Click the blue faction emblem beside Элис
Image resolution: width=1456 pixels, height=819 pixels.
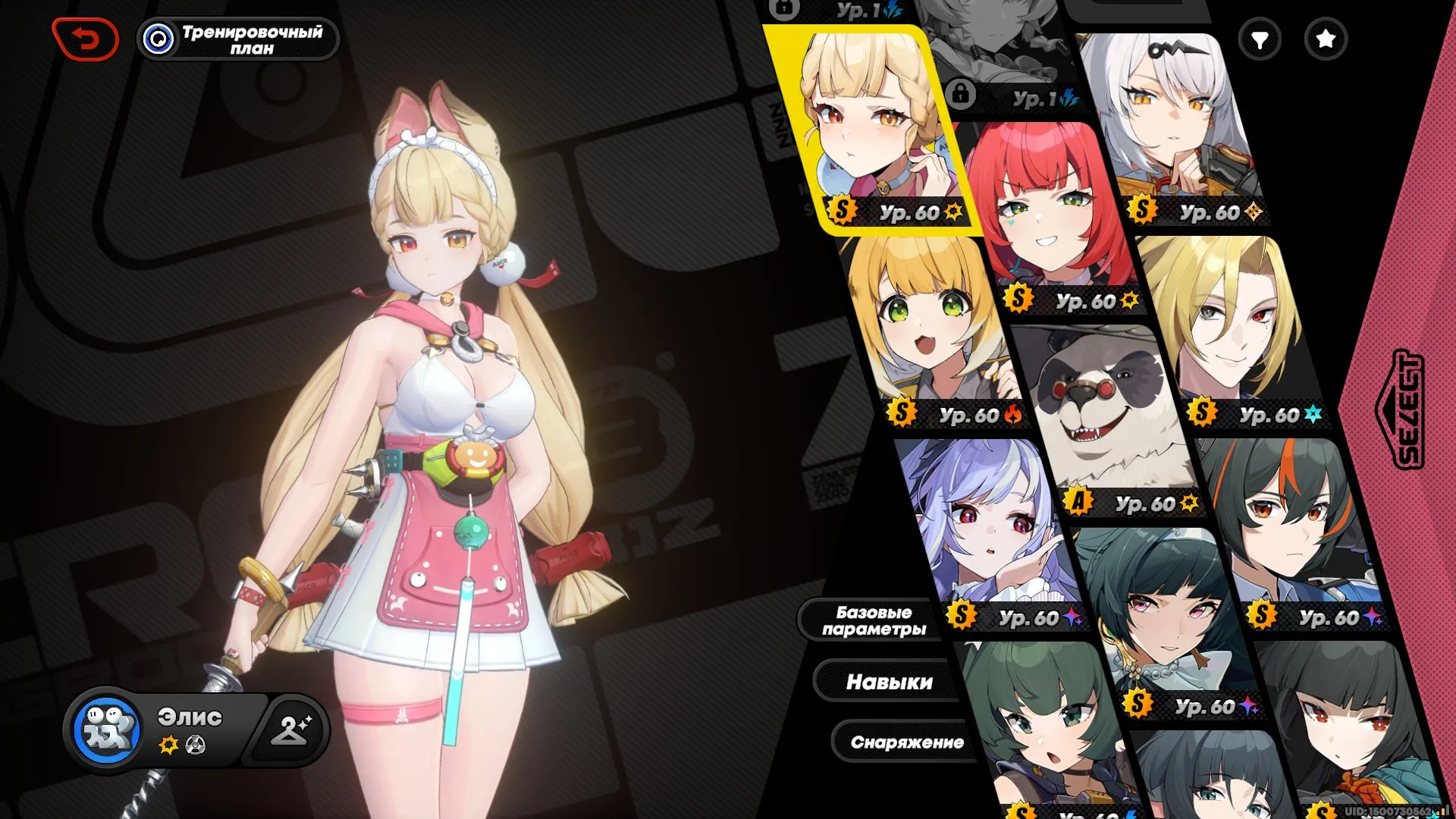[x=107, y=728]
